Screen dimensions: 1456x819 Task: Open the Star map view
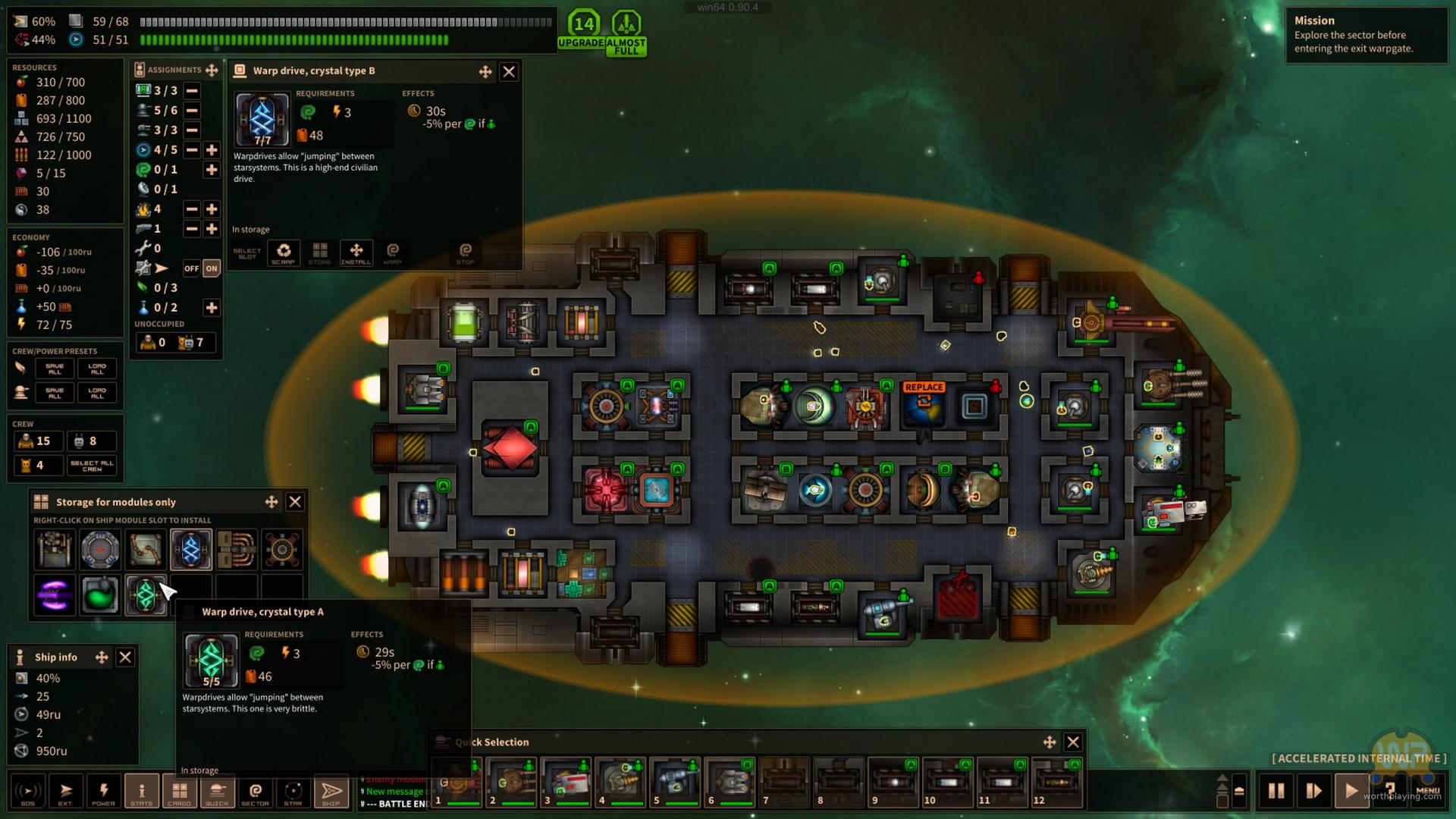pyautogui.click(x=293, y=792)
